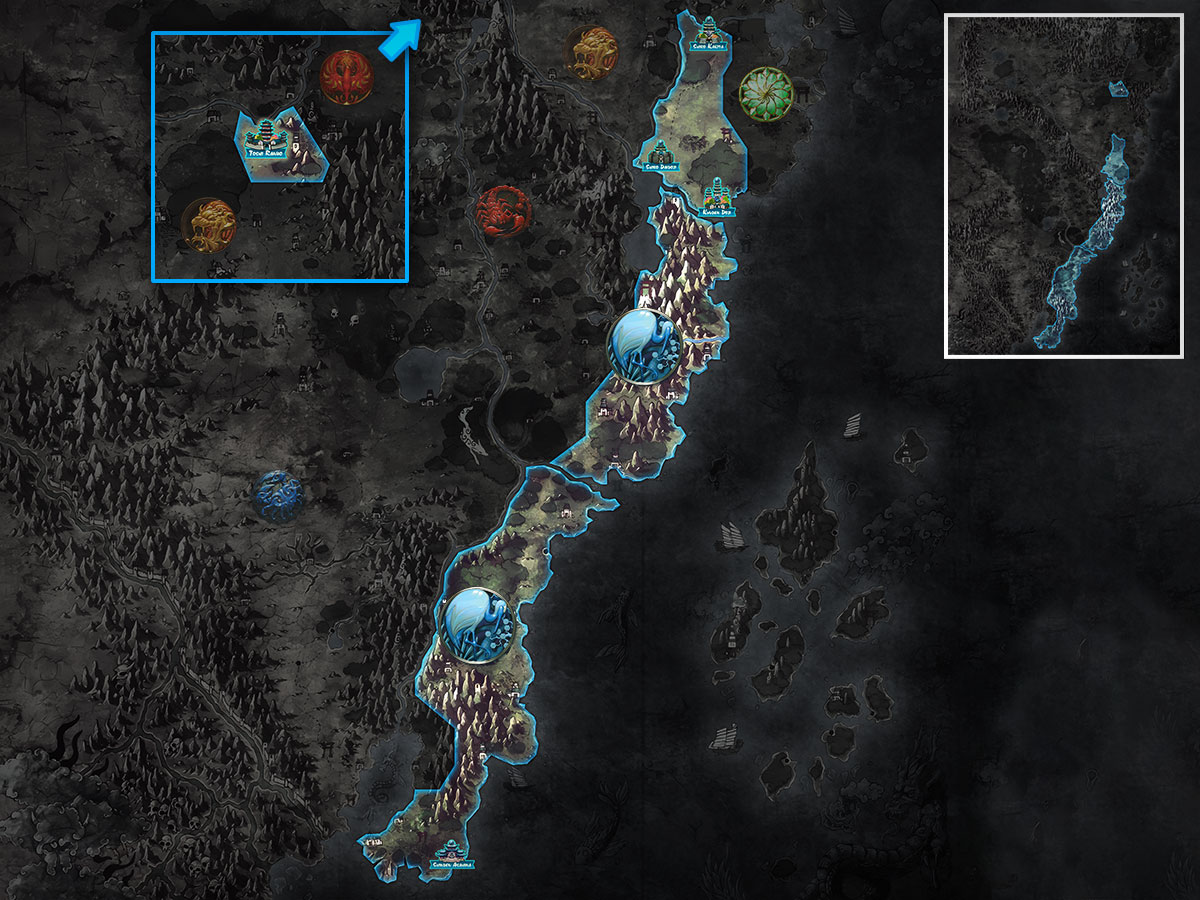Open the white-framed overview minimap
The height and width of the screenshot is (900, 1200).
pyautogui.click(x=1064, y=185)
